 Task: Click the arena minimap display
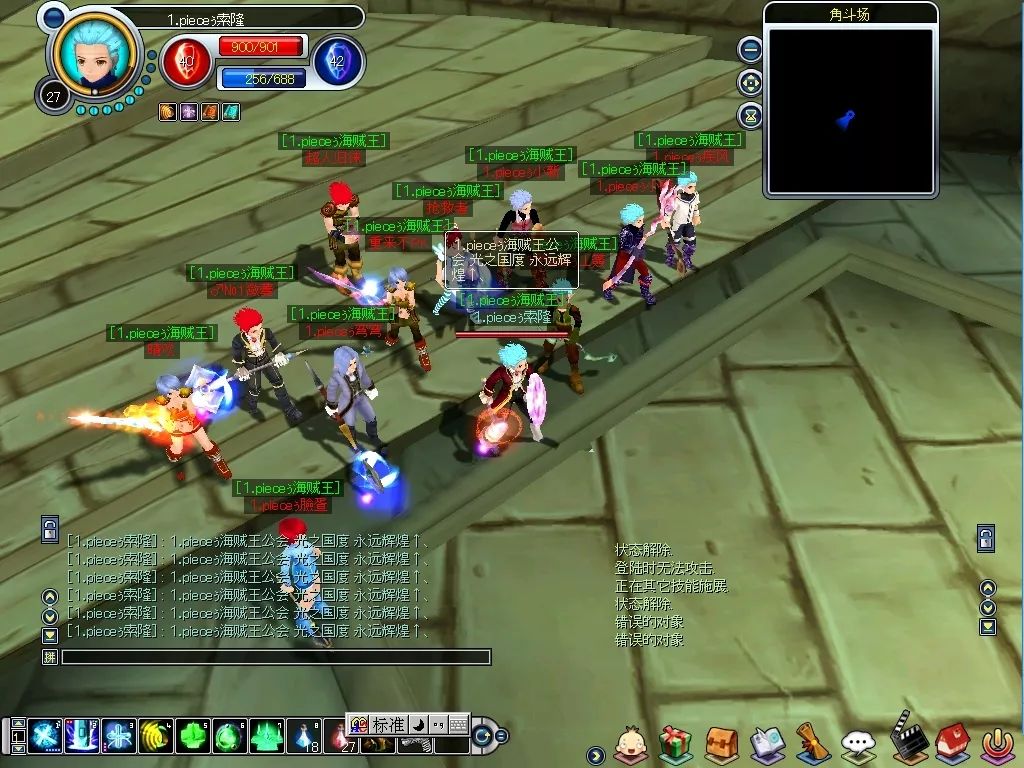[x=850, y=110]
